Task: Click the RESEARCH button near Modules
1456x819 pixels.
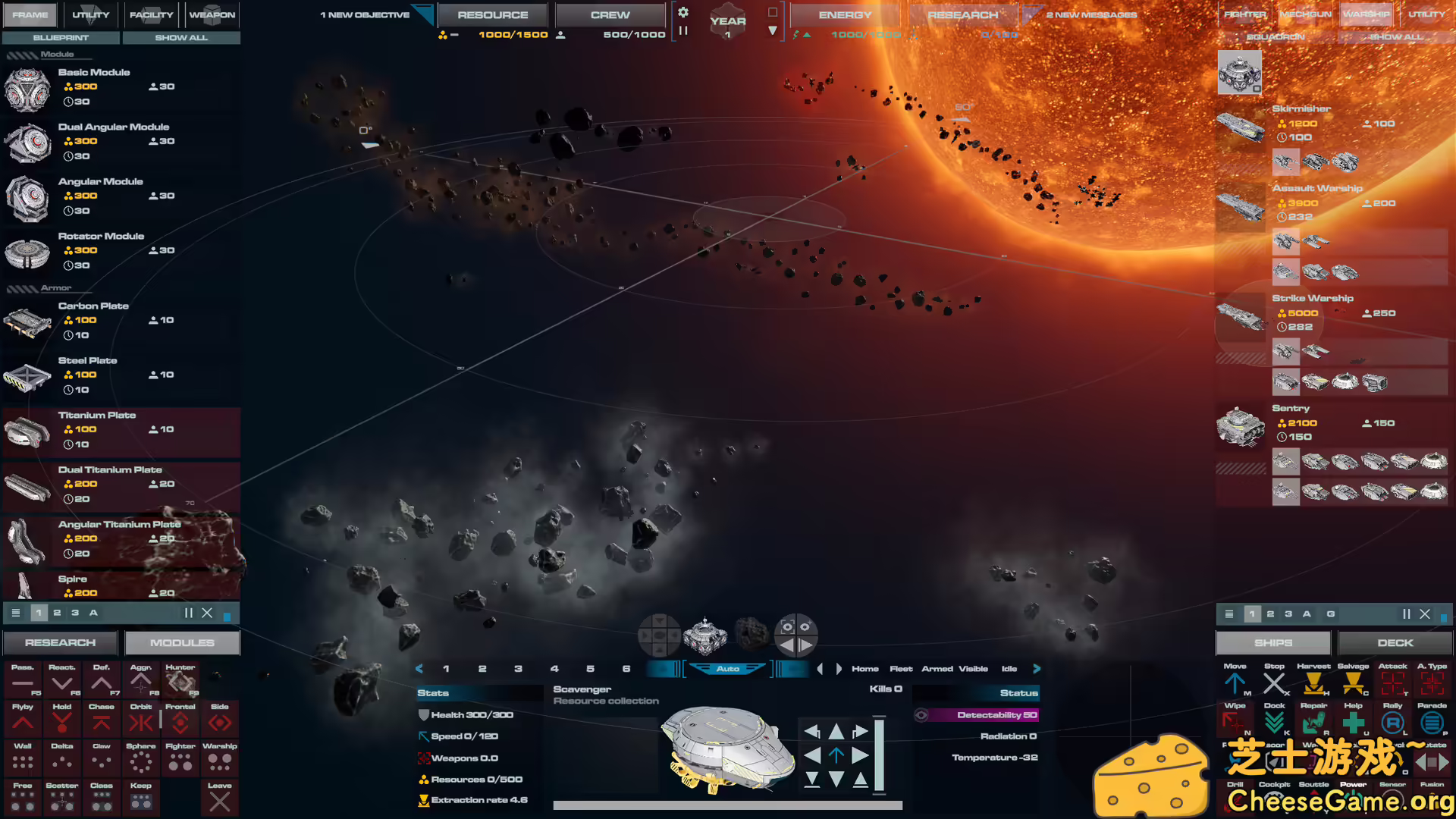Action: (x=60, y=642)
